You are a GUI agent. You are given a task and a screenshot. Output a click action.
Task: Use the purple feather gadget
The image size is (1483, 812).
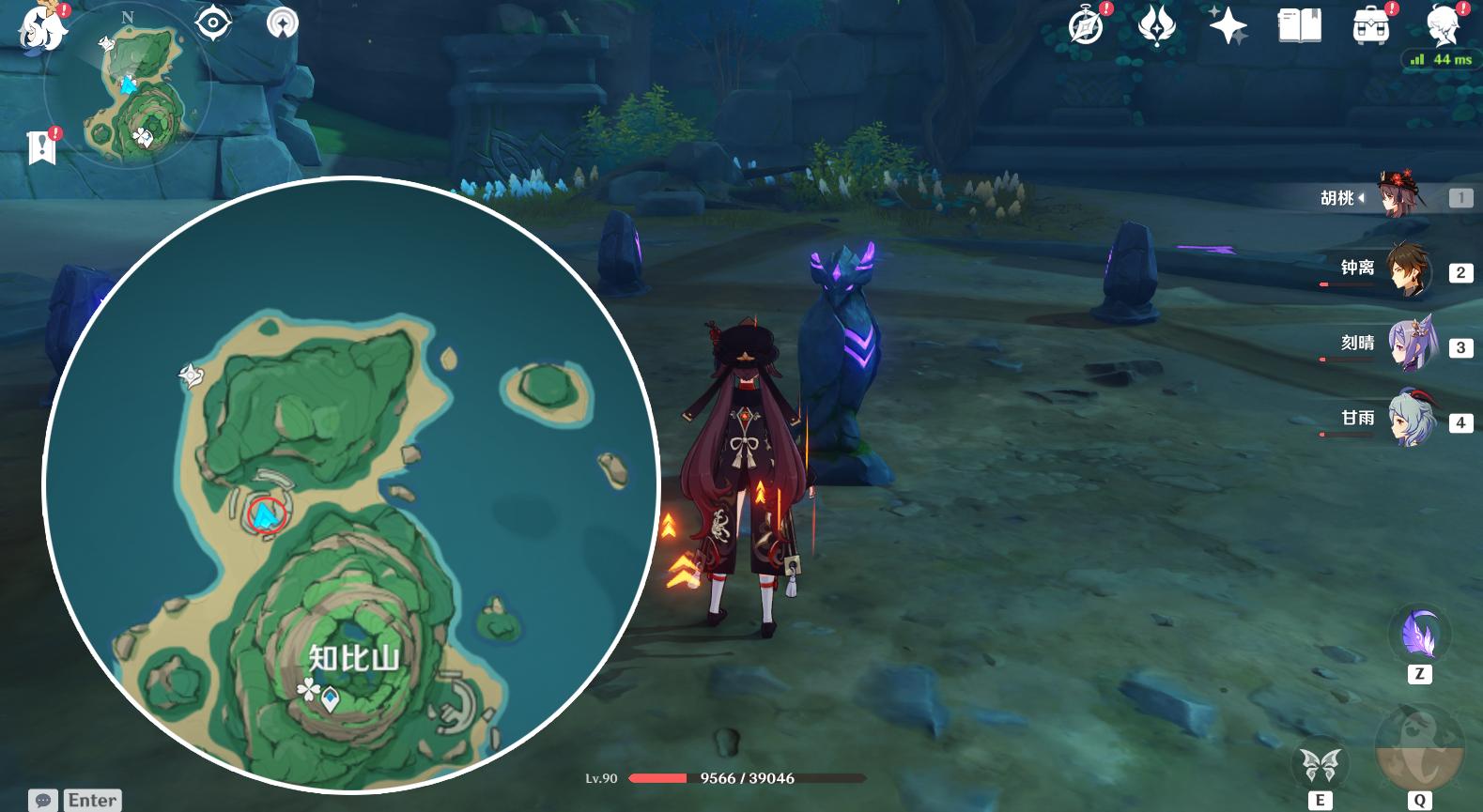[x=1419, y=634]
